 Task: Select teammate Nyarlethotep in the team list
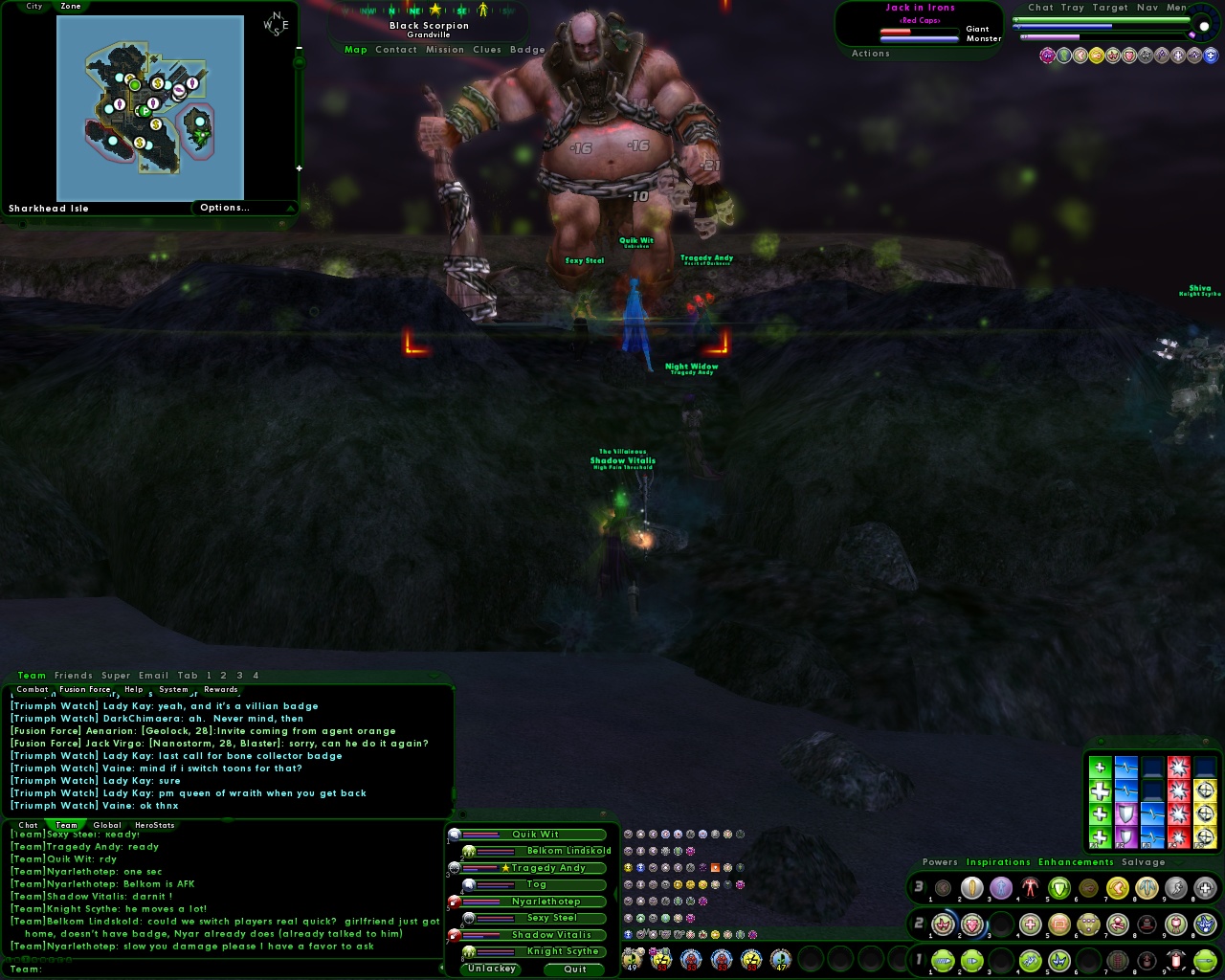pyautogui.click(x=546, y=902)
